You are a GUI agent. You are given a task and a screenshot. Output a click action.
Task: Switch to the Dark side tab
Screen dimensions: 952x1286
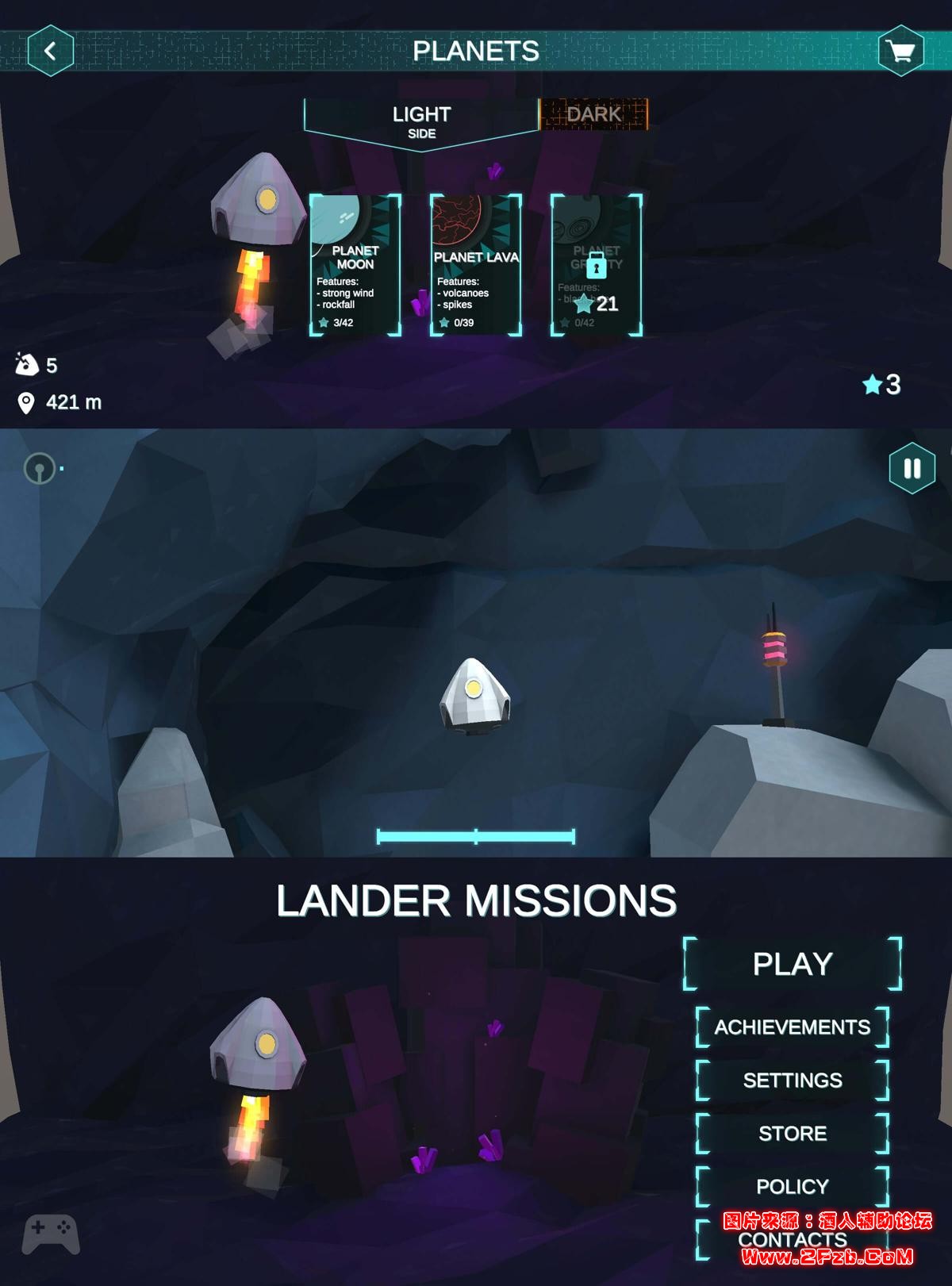click(593, 114)
